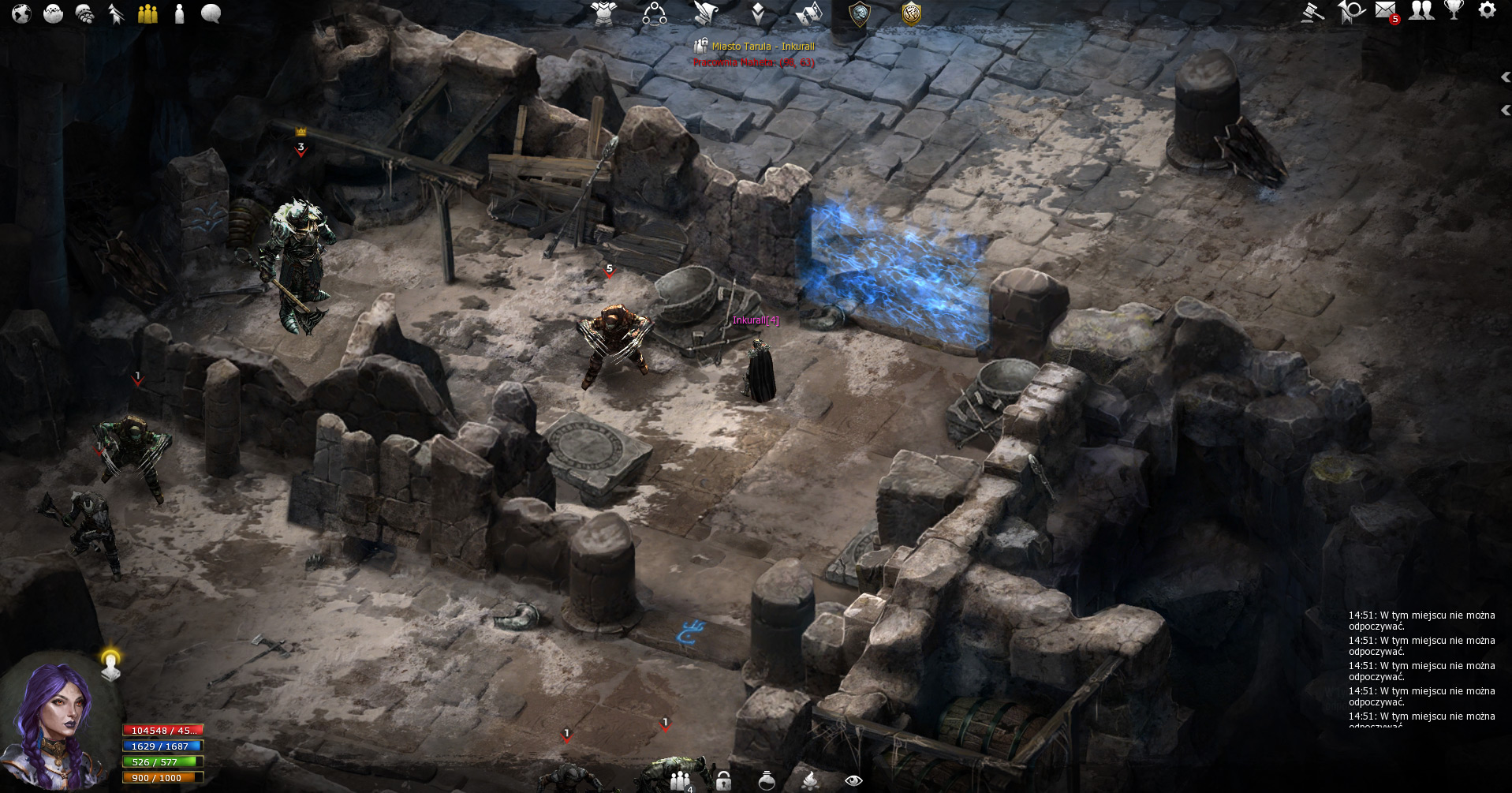Open the trophy rankings icon
This screenshot has width=1512, height=793.
click(1454, 10)
